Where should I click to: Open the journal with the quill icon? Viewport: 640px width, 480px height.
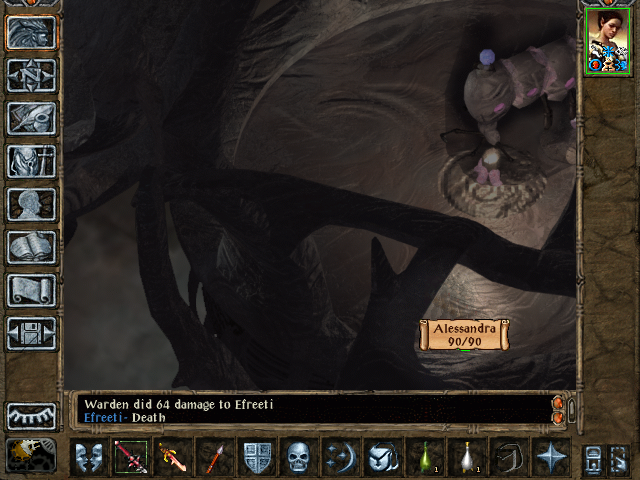[x=31, y=117]
